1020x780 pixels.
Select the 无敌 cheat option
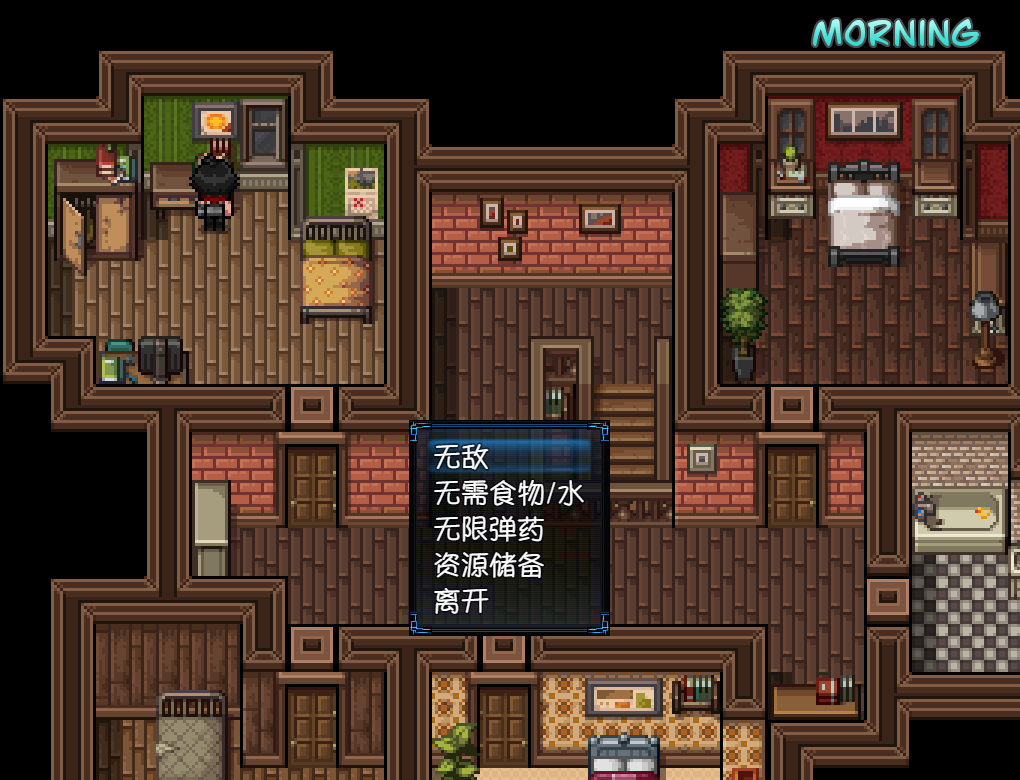(x=461, y=457)
